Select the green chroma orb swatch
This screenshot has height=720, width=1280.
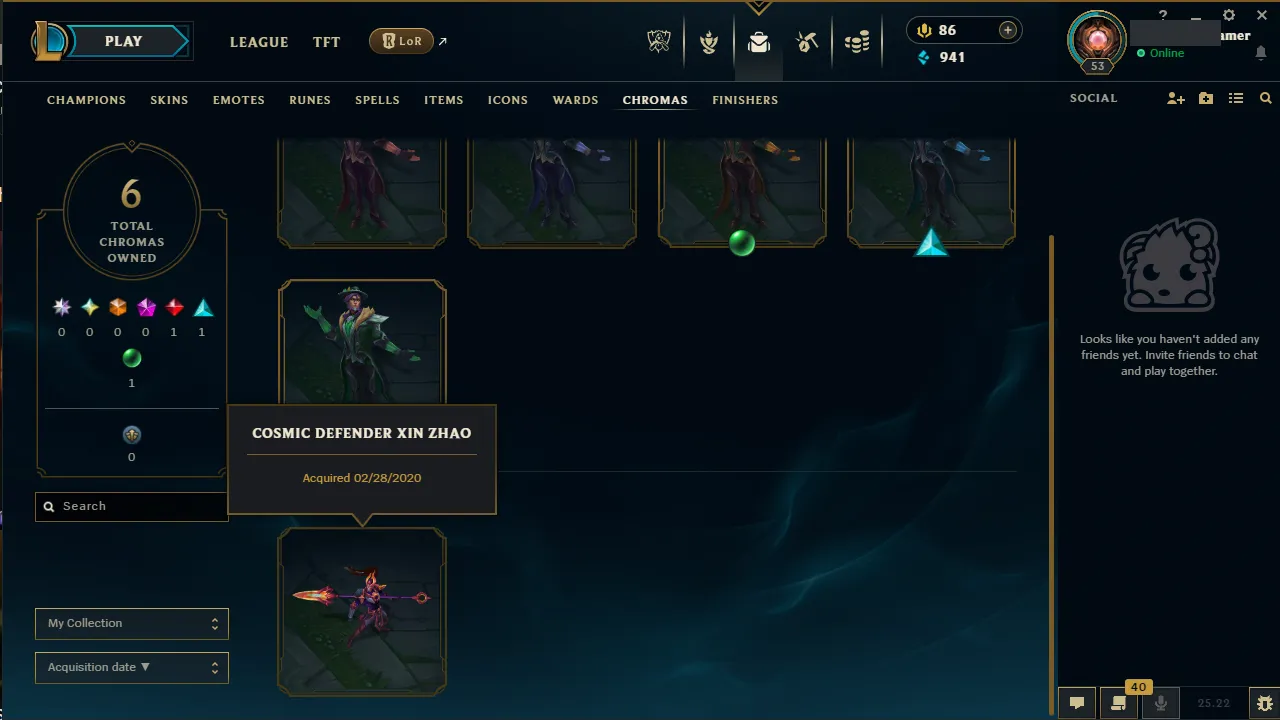(131, 358)
